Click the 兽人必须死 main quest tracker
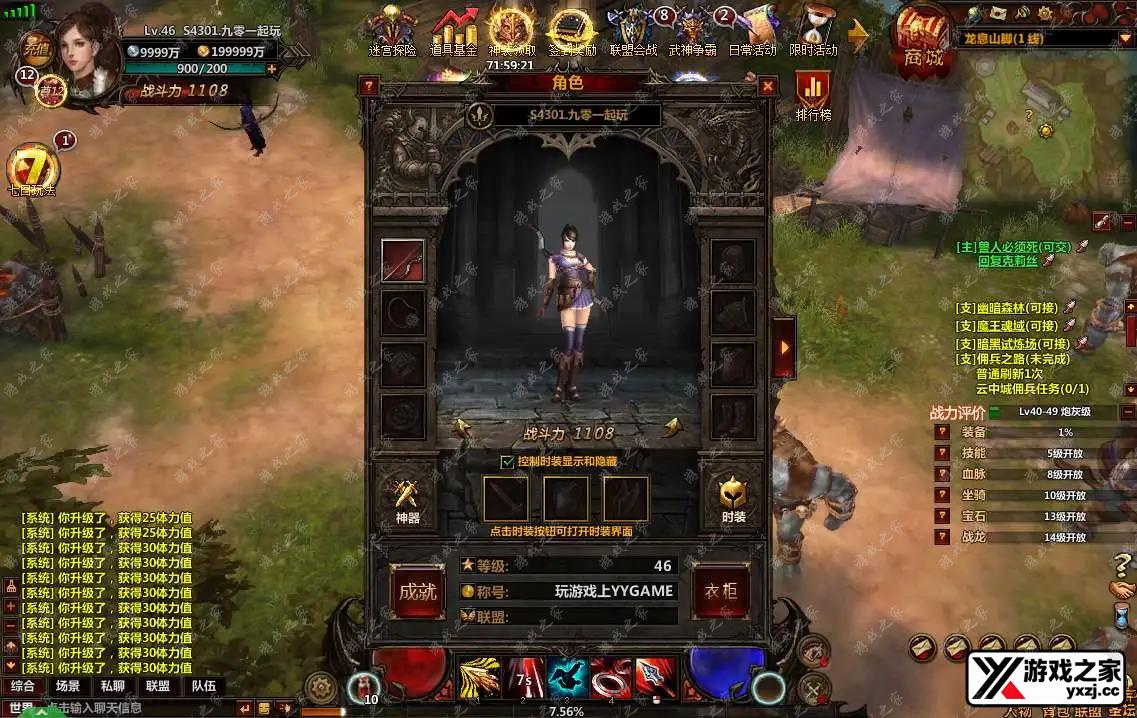 click(x=1014, y=246)
